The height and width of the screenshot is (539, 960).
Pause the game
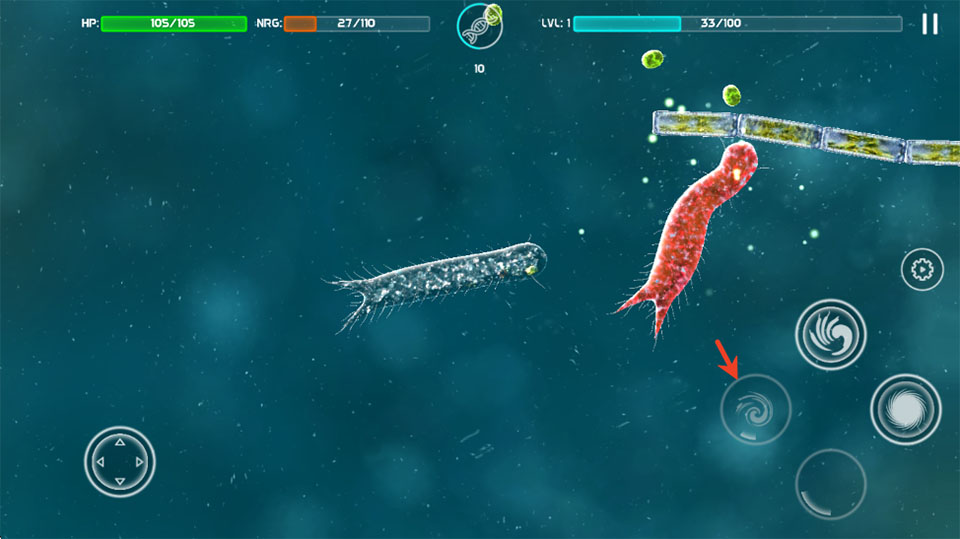click(x=930, y=24)
